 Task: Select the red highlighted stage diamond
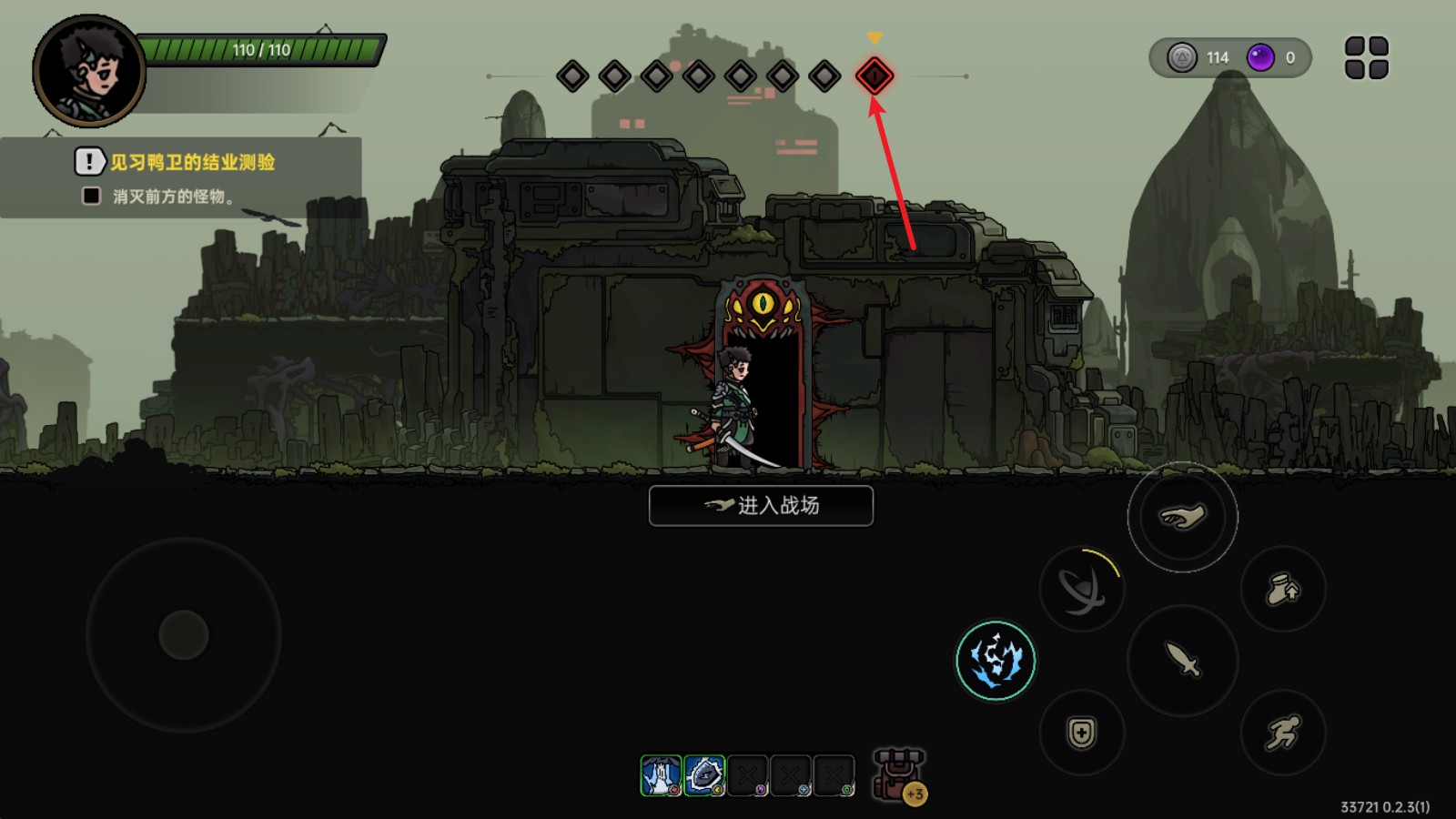tap(874, 76)
